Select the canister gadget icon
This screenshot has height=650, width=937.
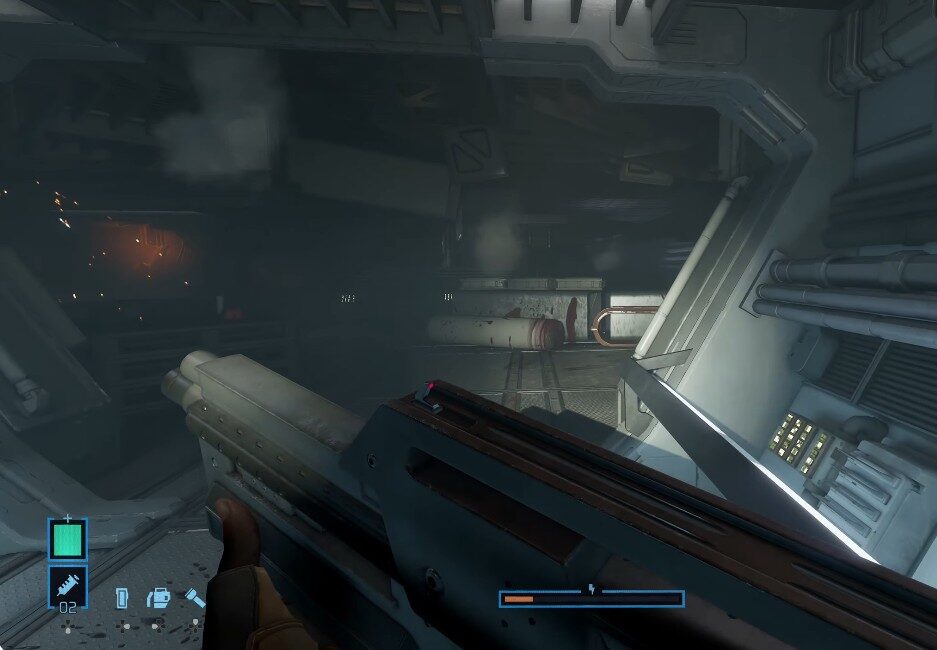click(x=157, y=598)
